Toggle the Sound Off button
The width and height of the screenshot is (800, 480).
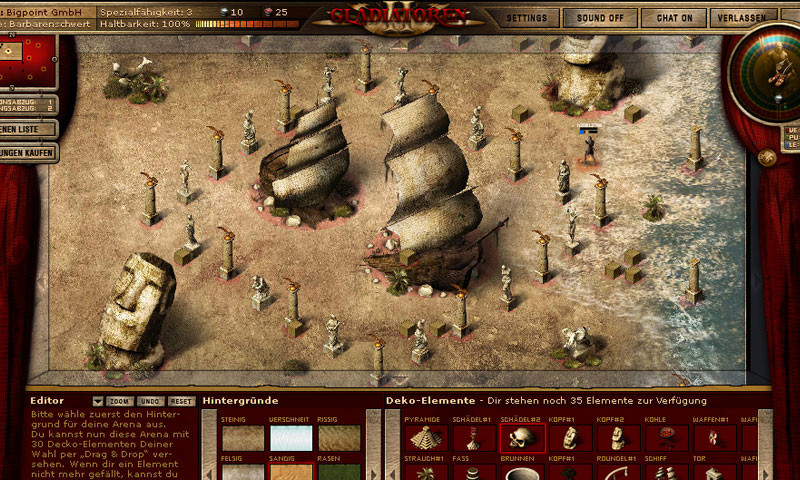[600, 18]
